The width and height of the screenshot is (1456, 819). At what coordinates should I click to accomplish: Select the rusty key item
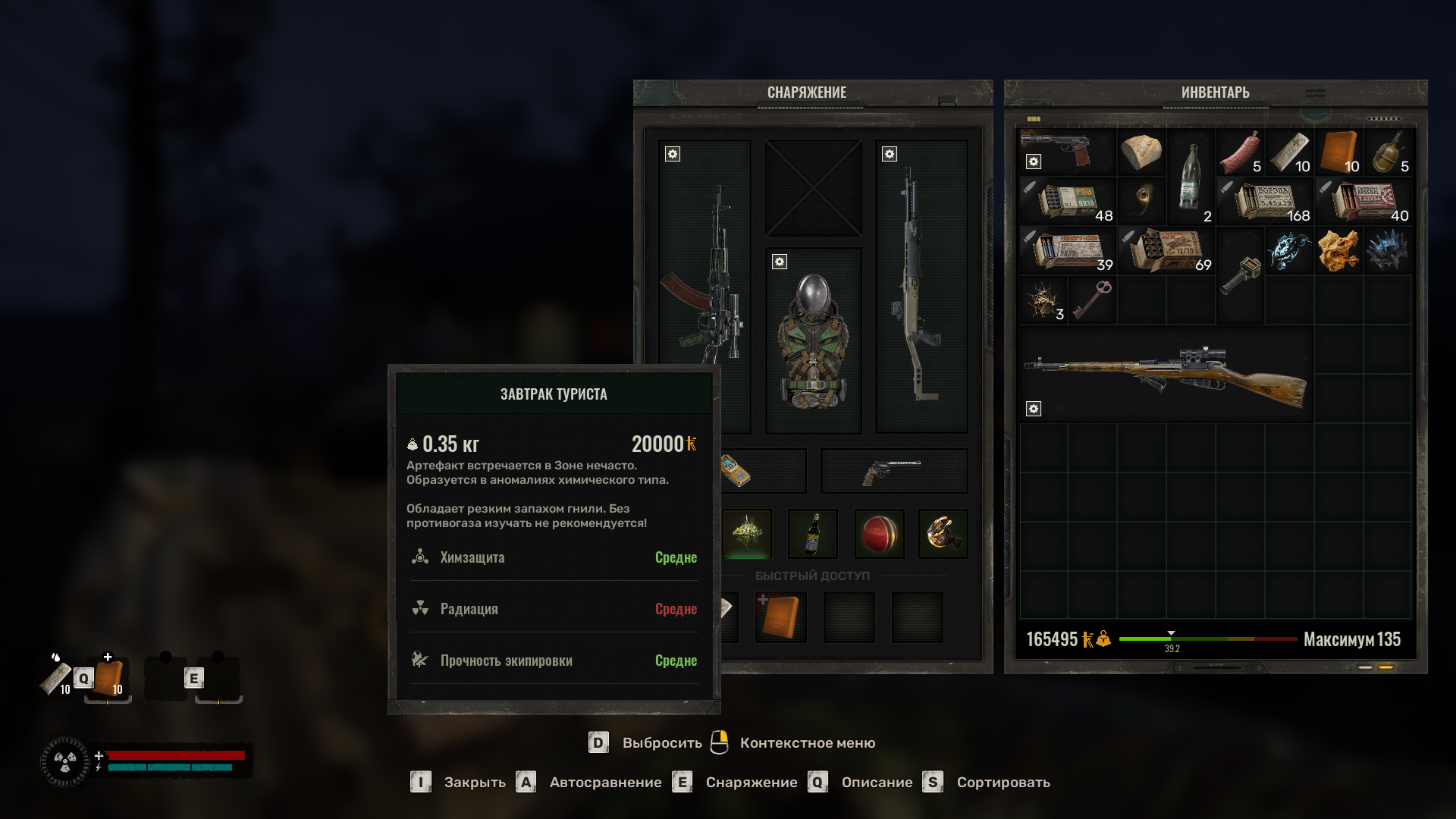click(1092, 299)
